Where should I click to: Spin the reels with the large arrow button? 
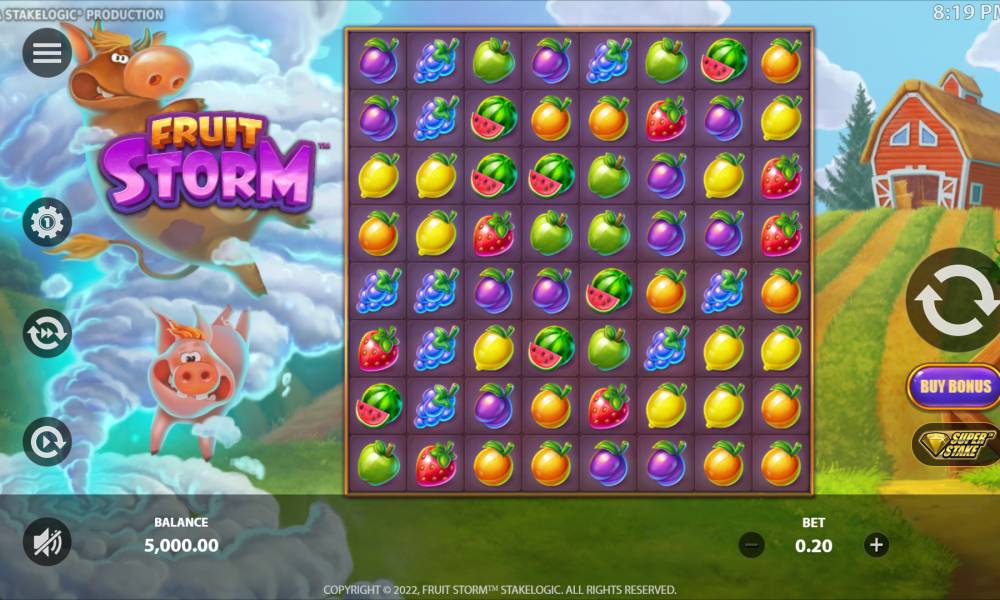pyautogui.click(x=957, y=300)
